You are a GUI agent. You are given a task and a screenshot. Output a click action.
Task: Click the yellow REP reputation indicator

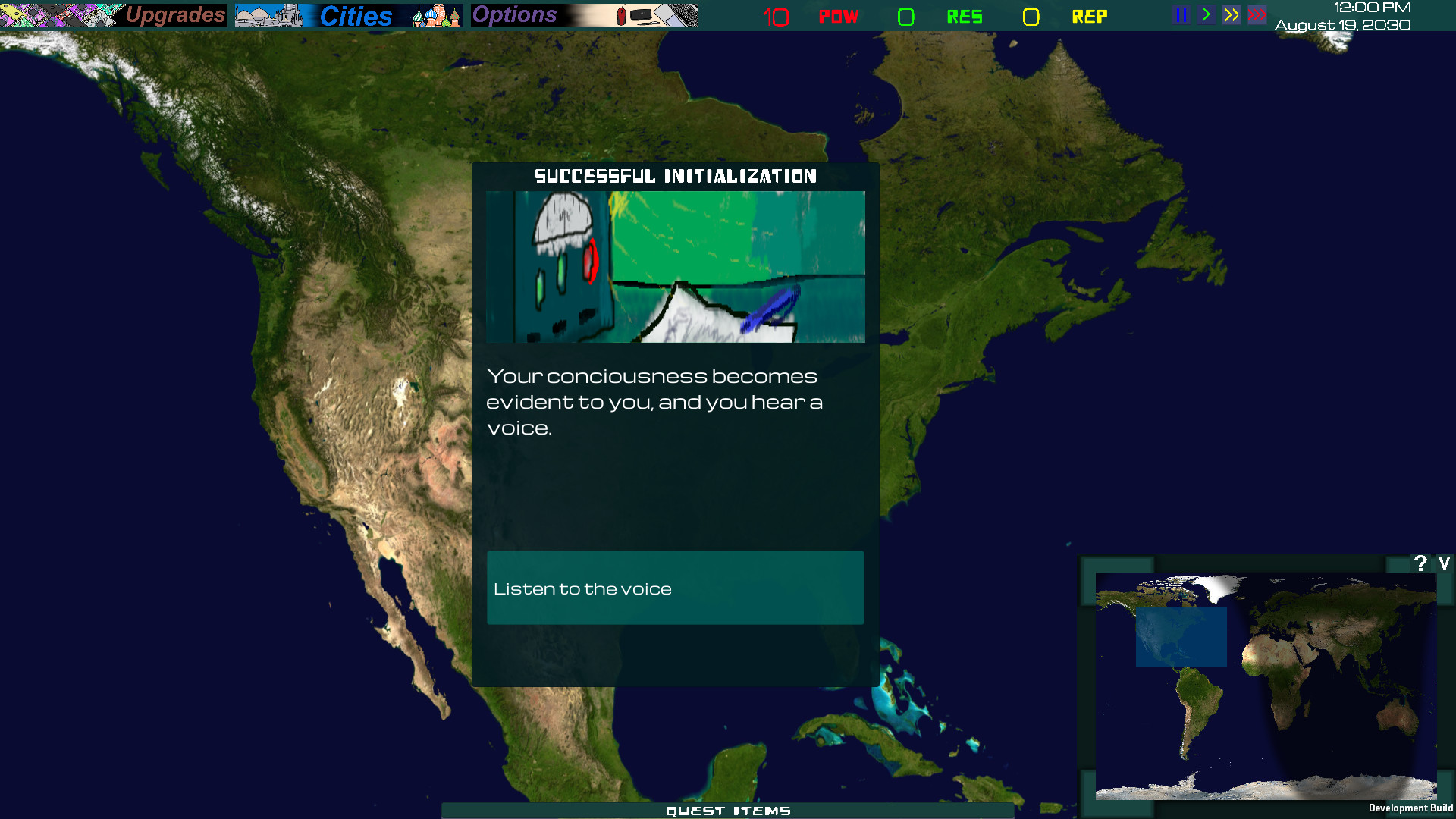(1090, 15)
